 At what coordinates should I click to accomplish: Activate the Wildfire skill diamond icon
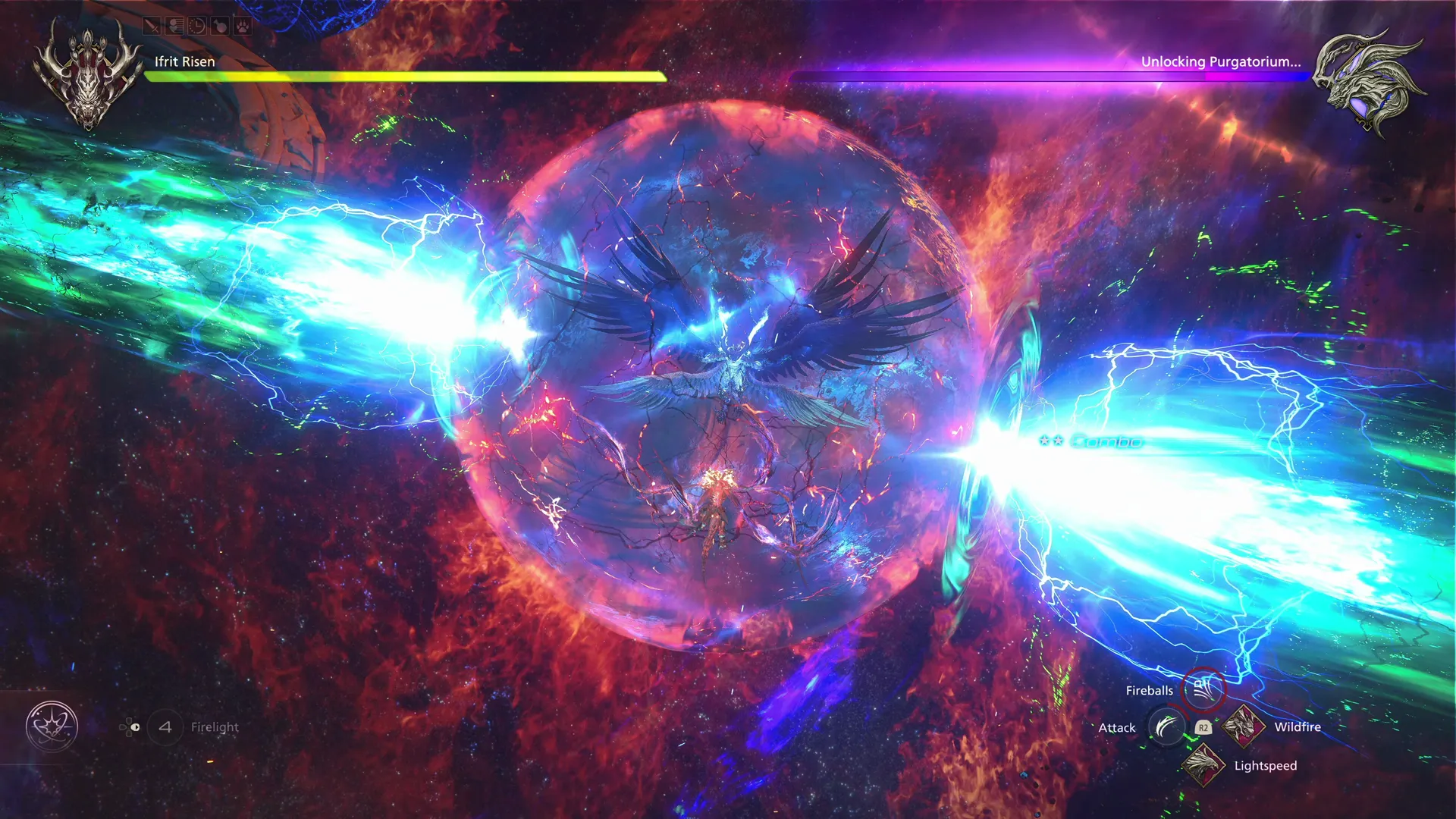click(x=1244, y=726)
